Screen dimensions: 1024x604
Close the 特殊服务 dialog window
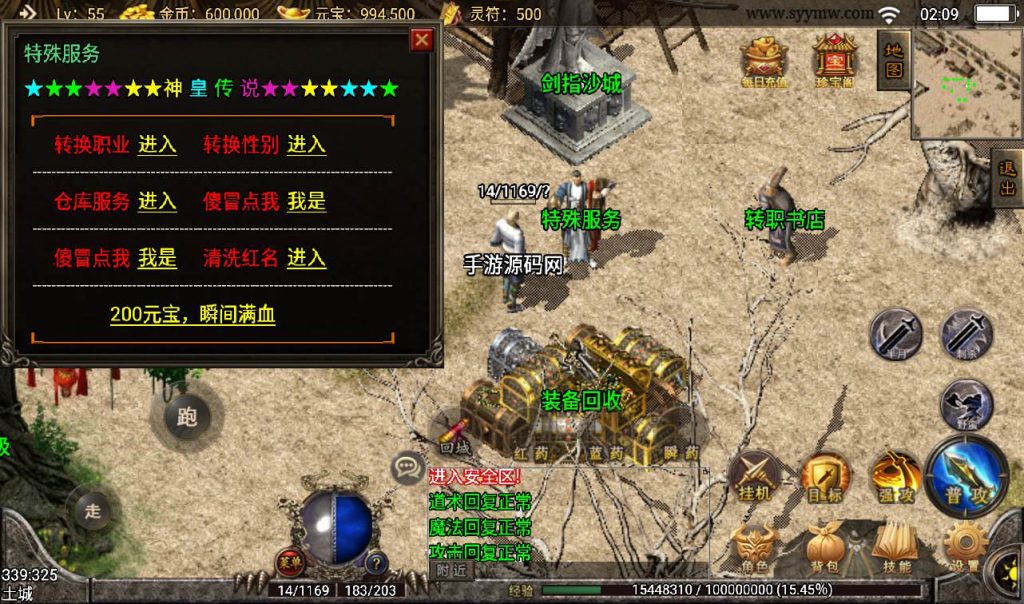coord(422,39)
